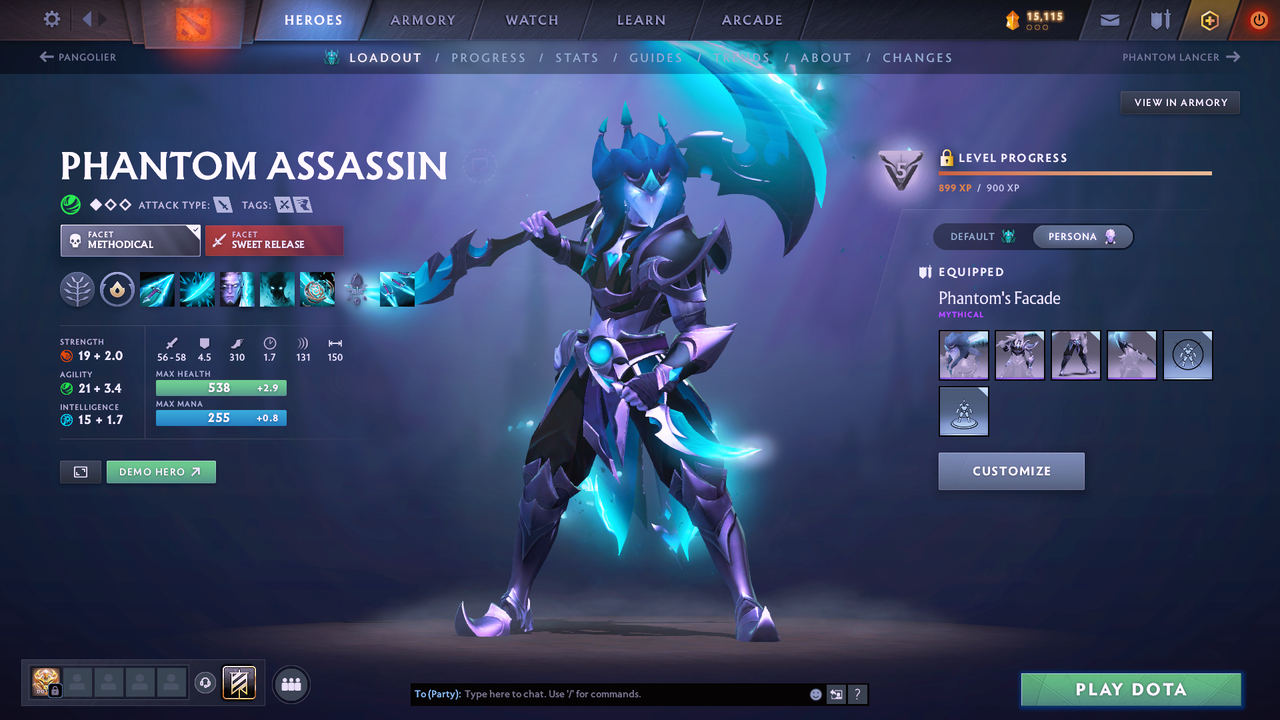Open the mail notifications icon
Viewport: 1280px width, 720px height.
[x=1108, y=19]
